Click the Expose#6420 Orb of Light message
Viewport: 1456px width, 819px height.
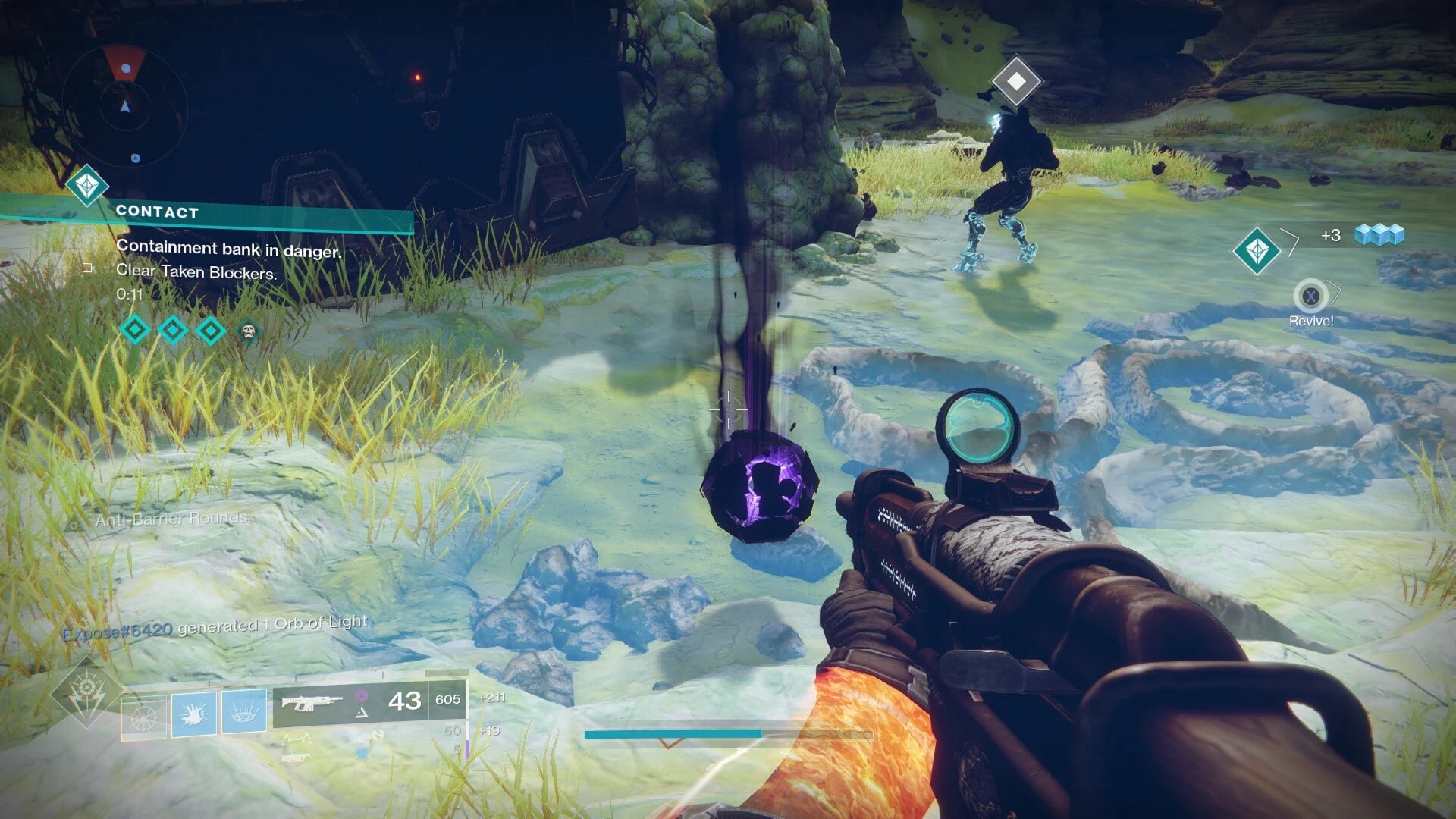pos(216,620)
